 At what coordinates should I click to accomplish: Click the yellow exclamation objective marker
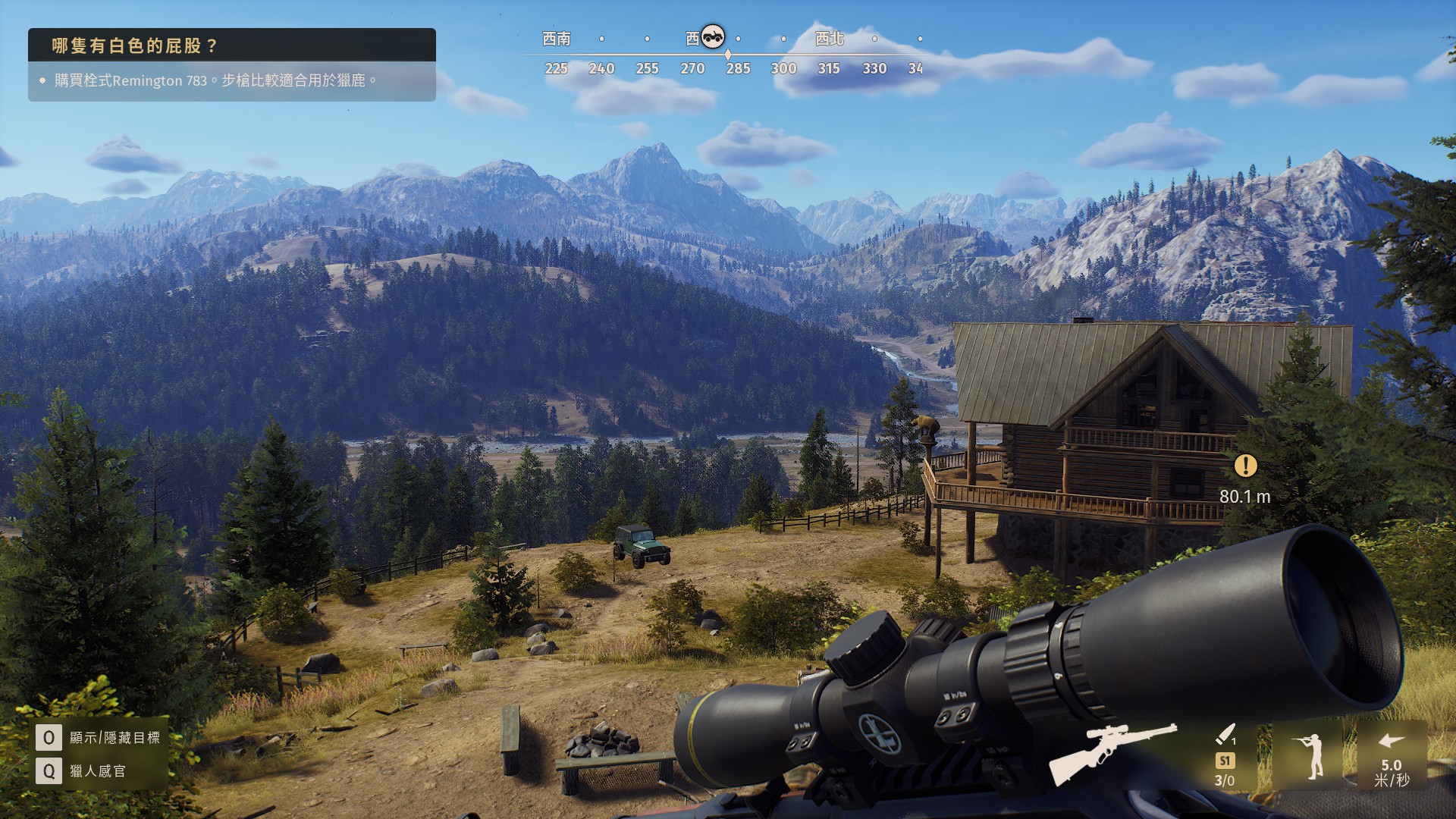1245,466
